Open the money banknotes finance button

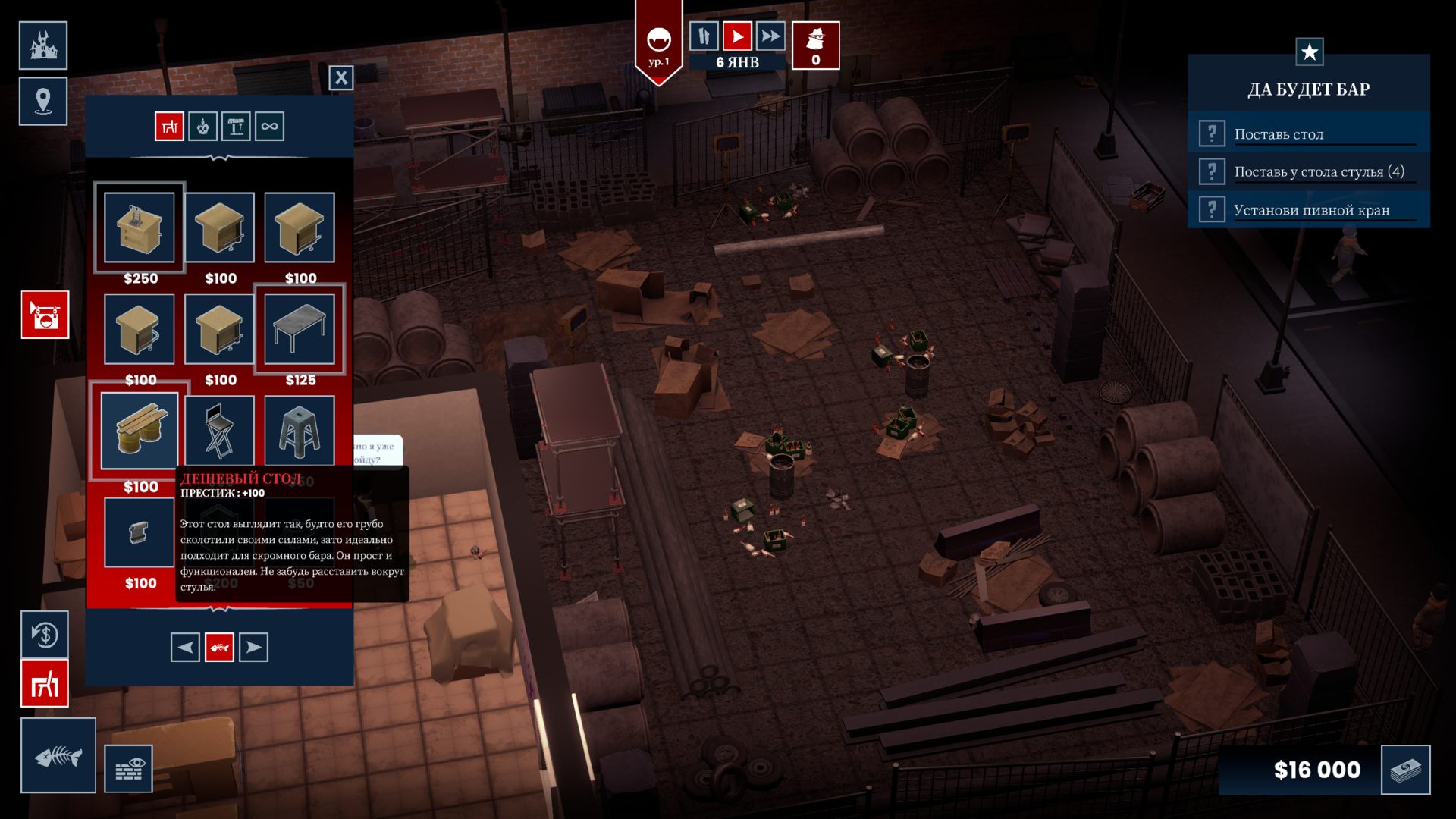[1405, 770]
